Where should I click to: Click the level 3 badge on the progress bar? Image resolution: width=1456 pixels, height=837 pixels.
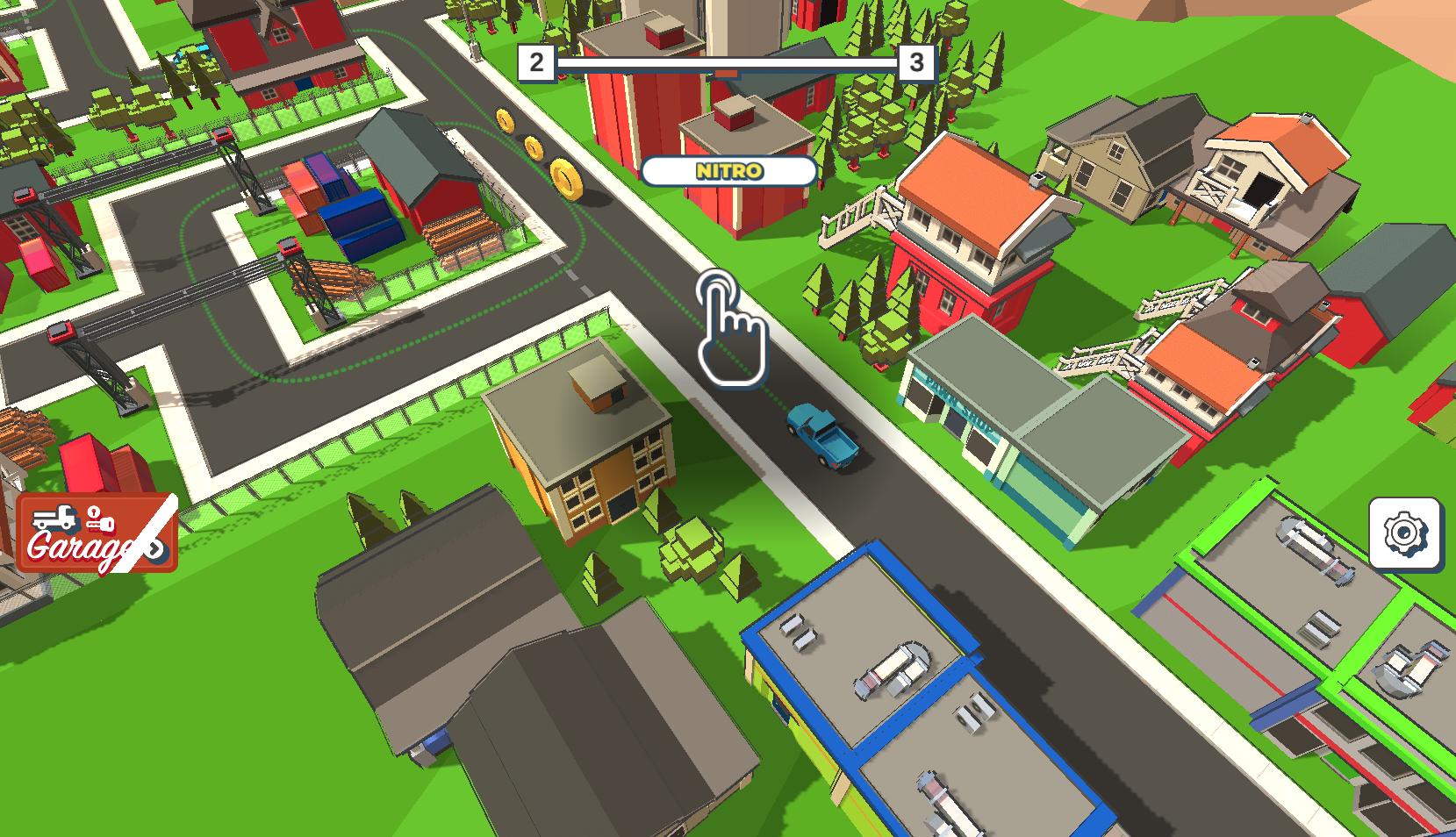916,61
